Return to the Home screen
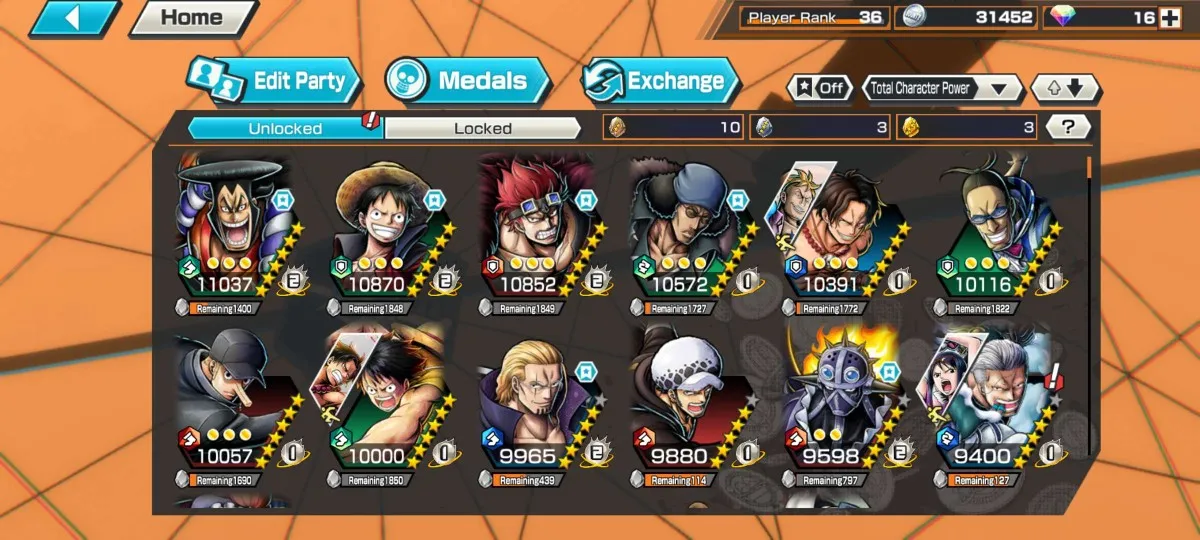 [192, 18]
